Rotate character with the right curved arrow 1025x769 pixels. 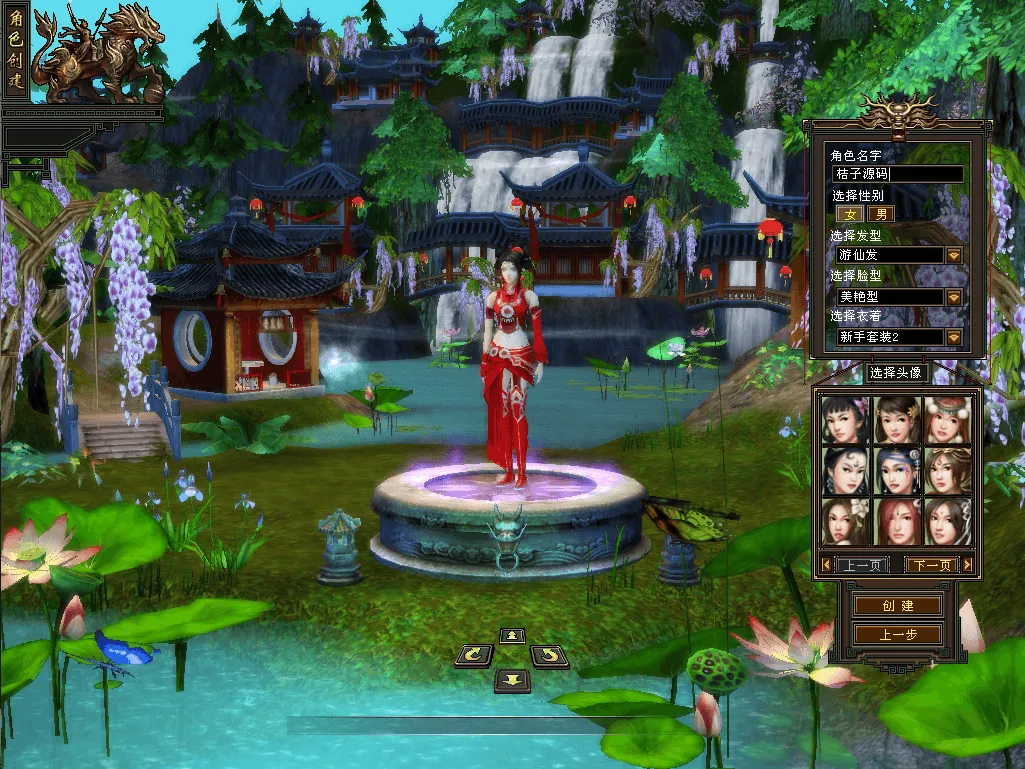tap(549, 656)
